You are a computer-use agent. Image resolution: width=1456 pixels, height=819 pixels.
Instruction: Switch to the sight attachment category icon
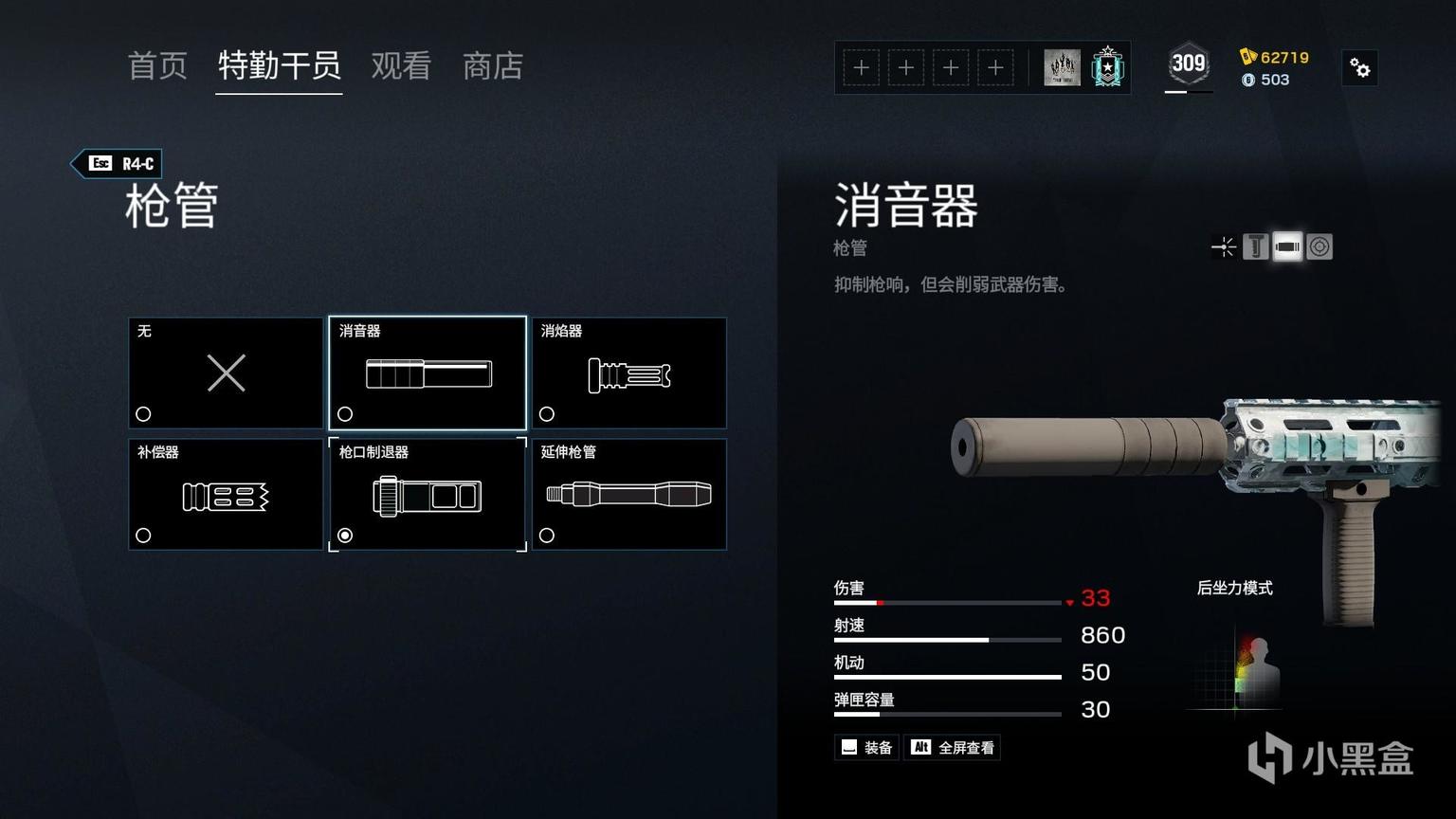(x=1225, y=247)
